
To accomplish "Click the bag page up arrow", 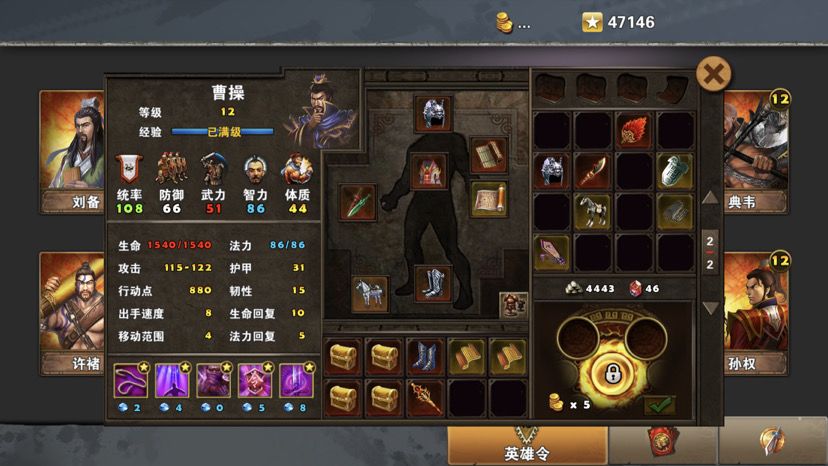I will [710, 197].
